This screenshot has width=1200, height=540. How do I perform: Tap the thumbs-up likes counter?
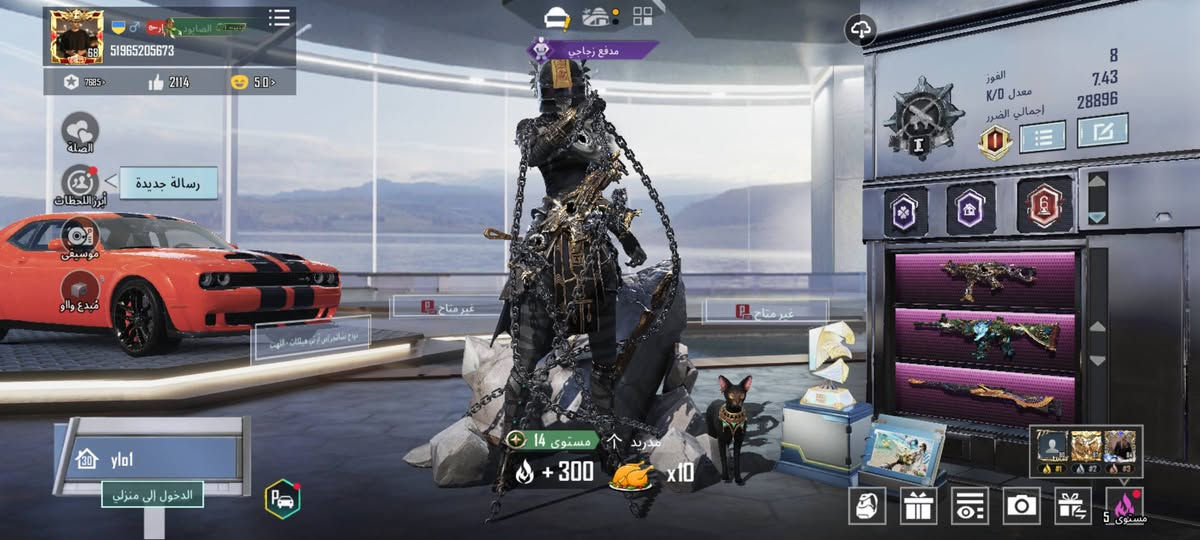(170, 82)
